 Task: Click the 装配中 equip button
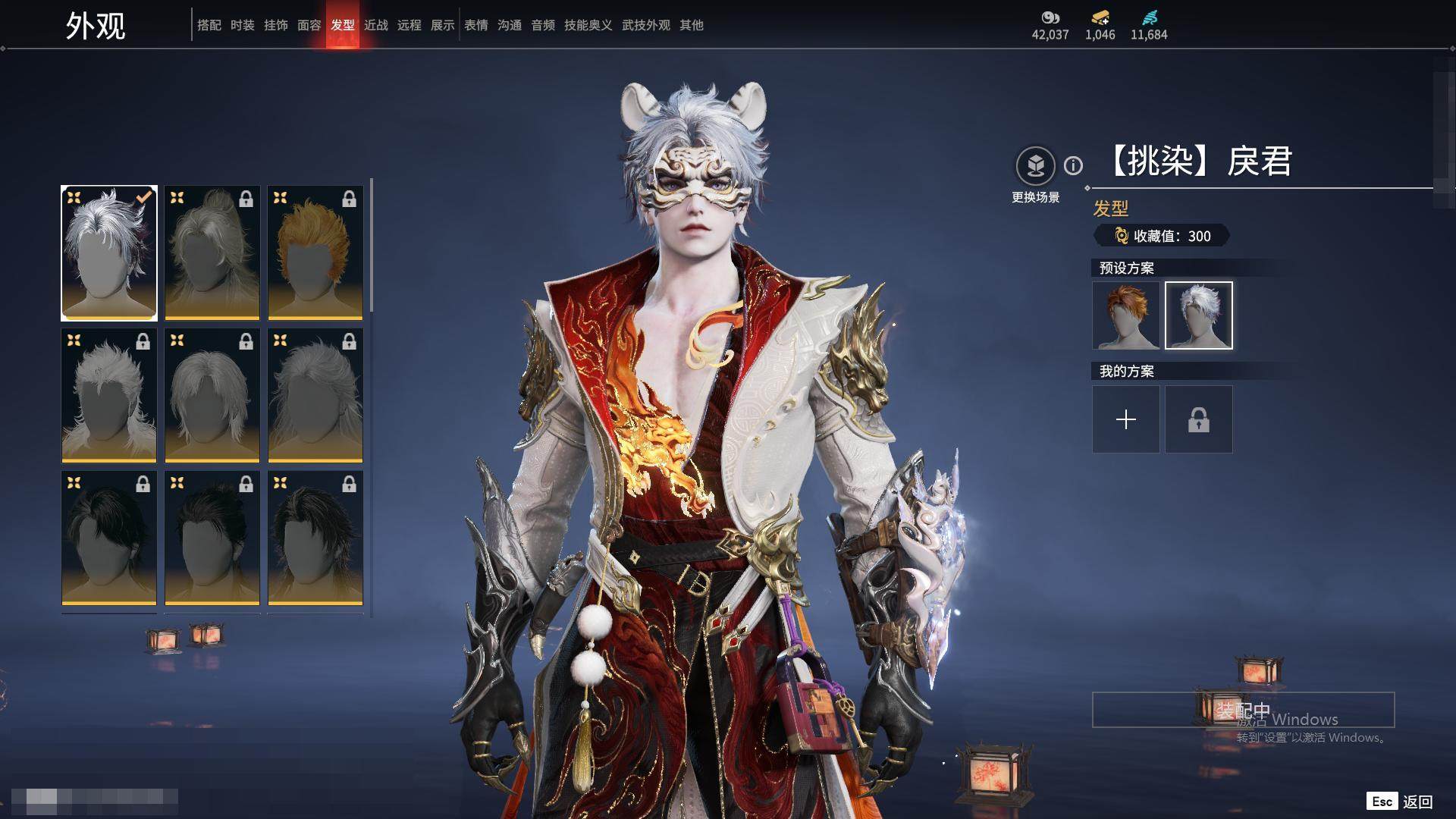[1243, 710]
